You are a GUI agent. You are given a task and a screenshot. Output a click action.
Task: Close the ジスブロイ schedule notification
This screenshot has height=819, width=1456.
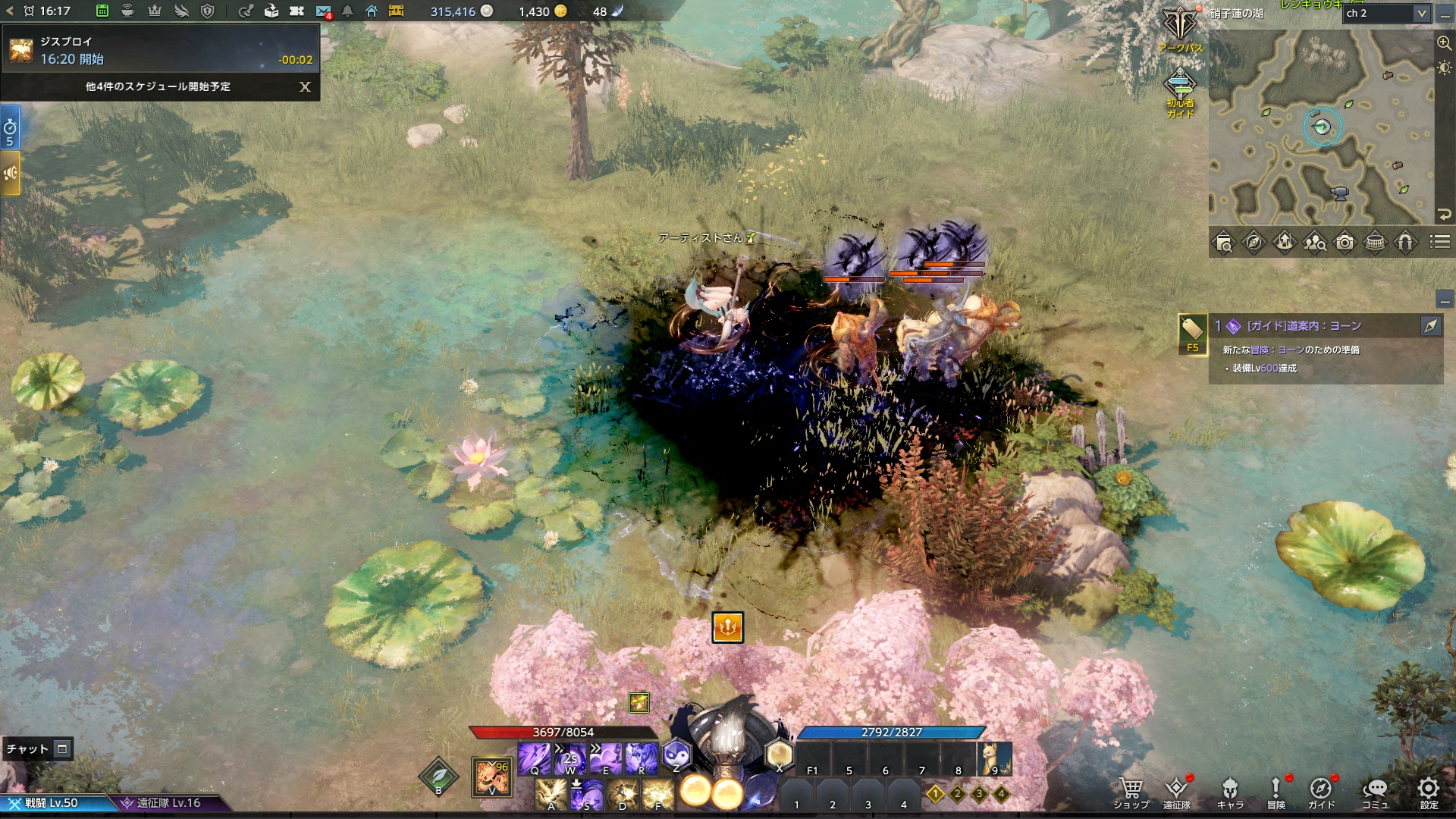click(x=305, y=86)
